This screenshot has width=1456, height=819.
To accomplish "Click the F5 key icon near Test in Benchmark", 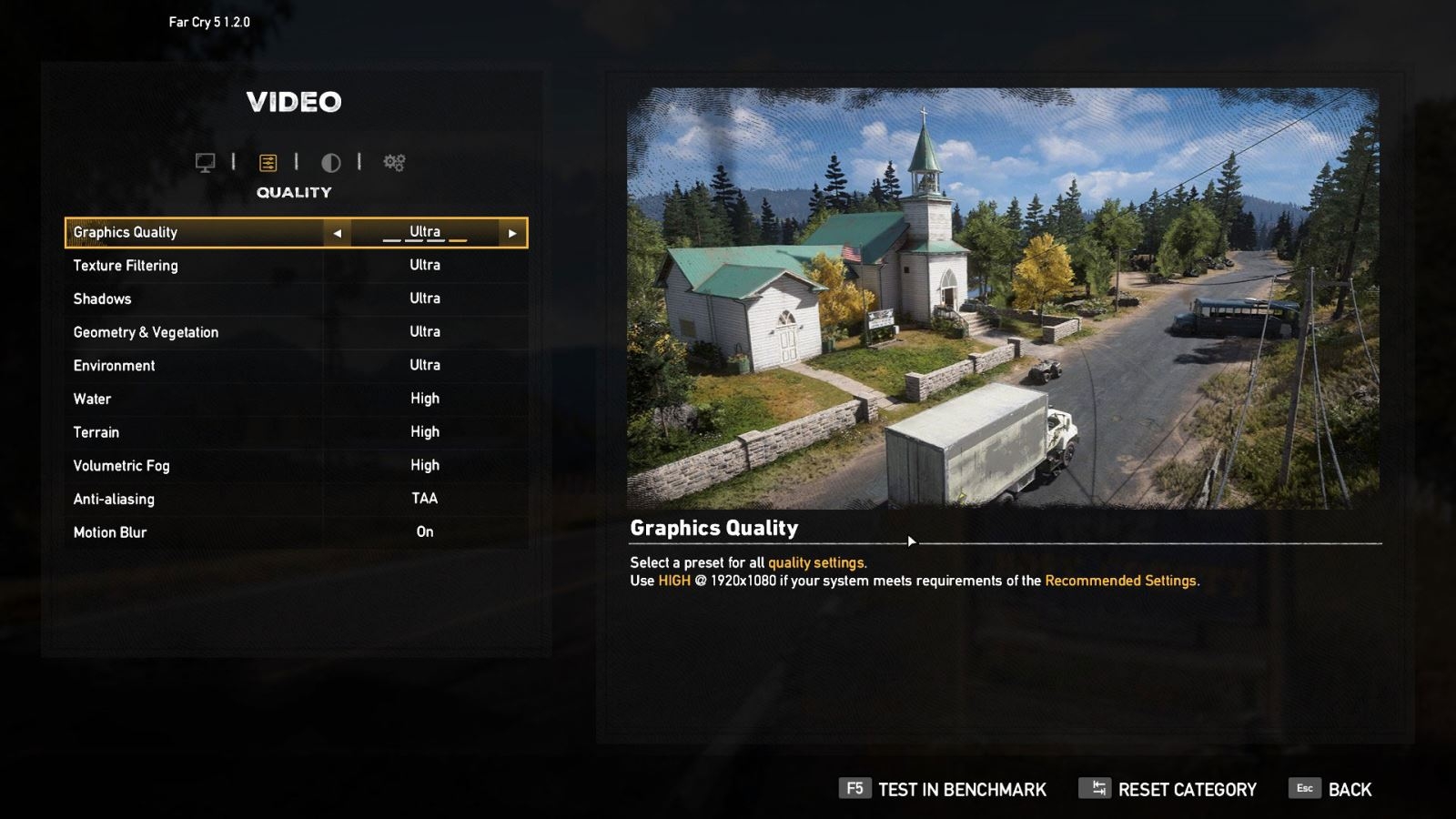I will click(854, 788).
